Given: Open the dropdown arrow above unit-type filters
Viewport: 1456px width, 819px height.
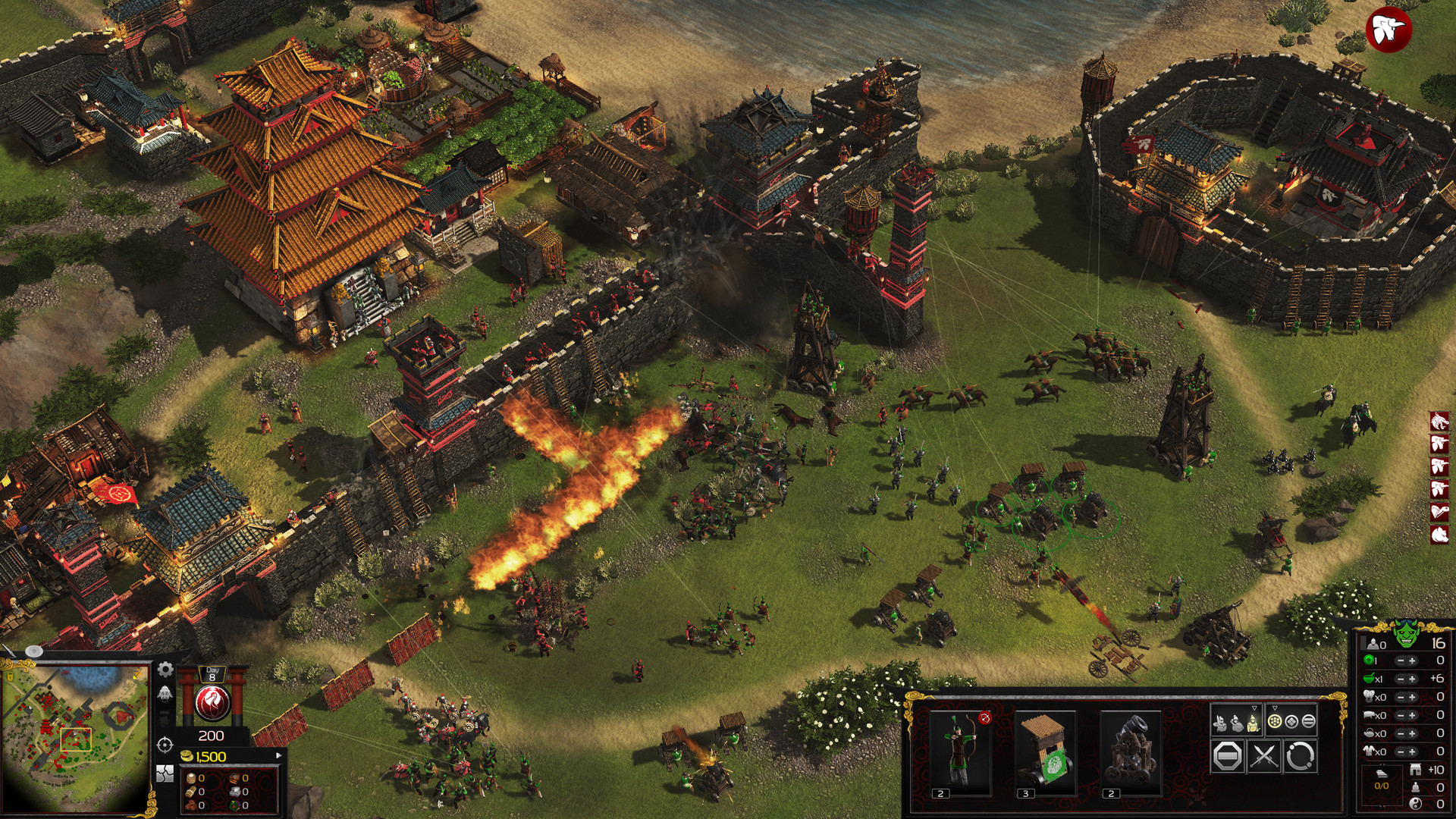Looking at the screenshot, I should [x=1254, y=708].
